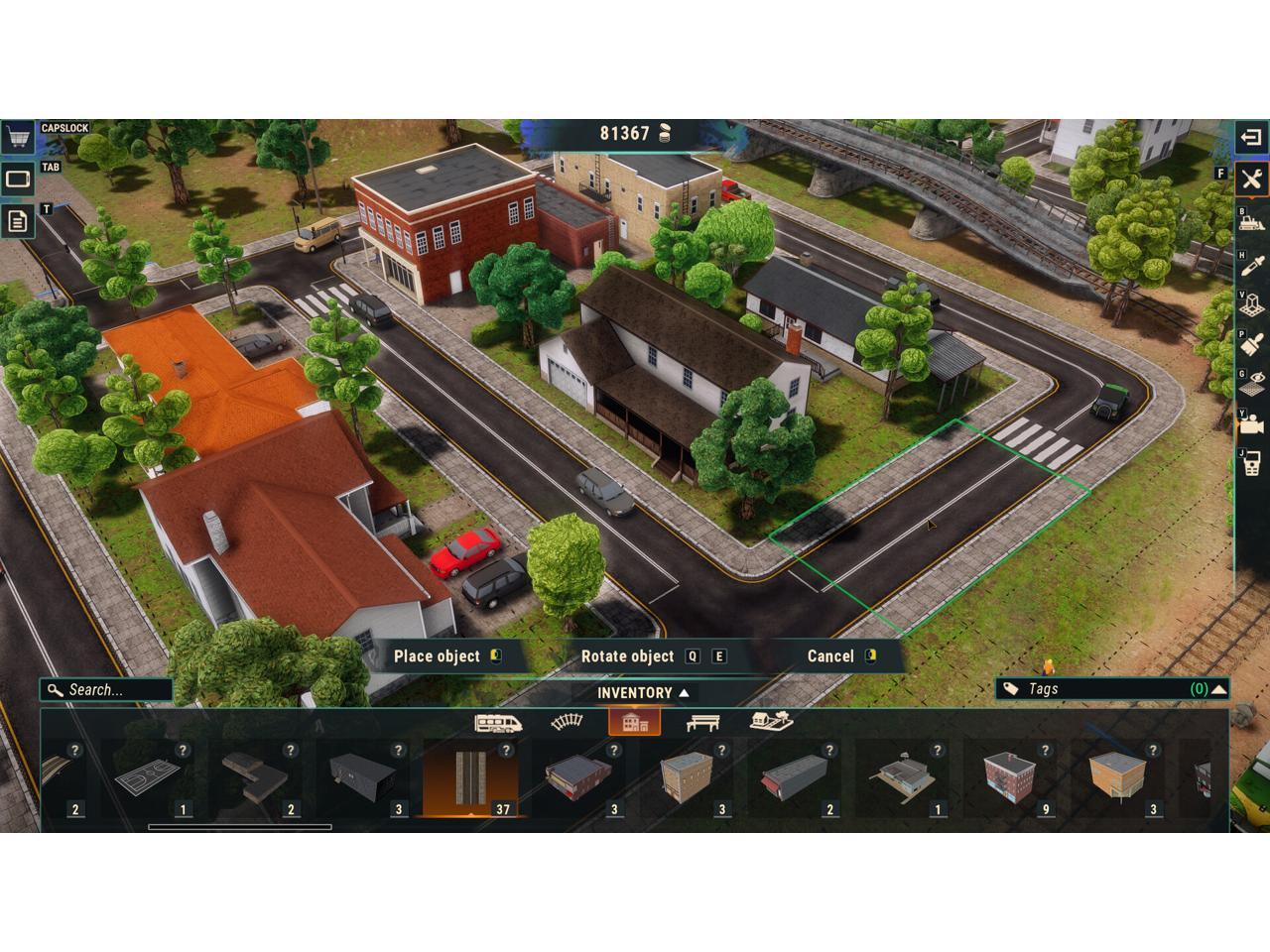Screen dimensions: 1270x952
Task: Toggle the grid visibility eye icon
Action: pos(1251,384)
